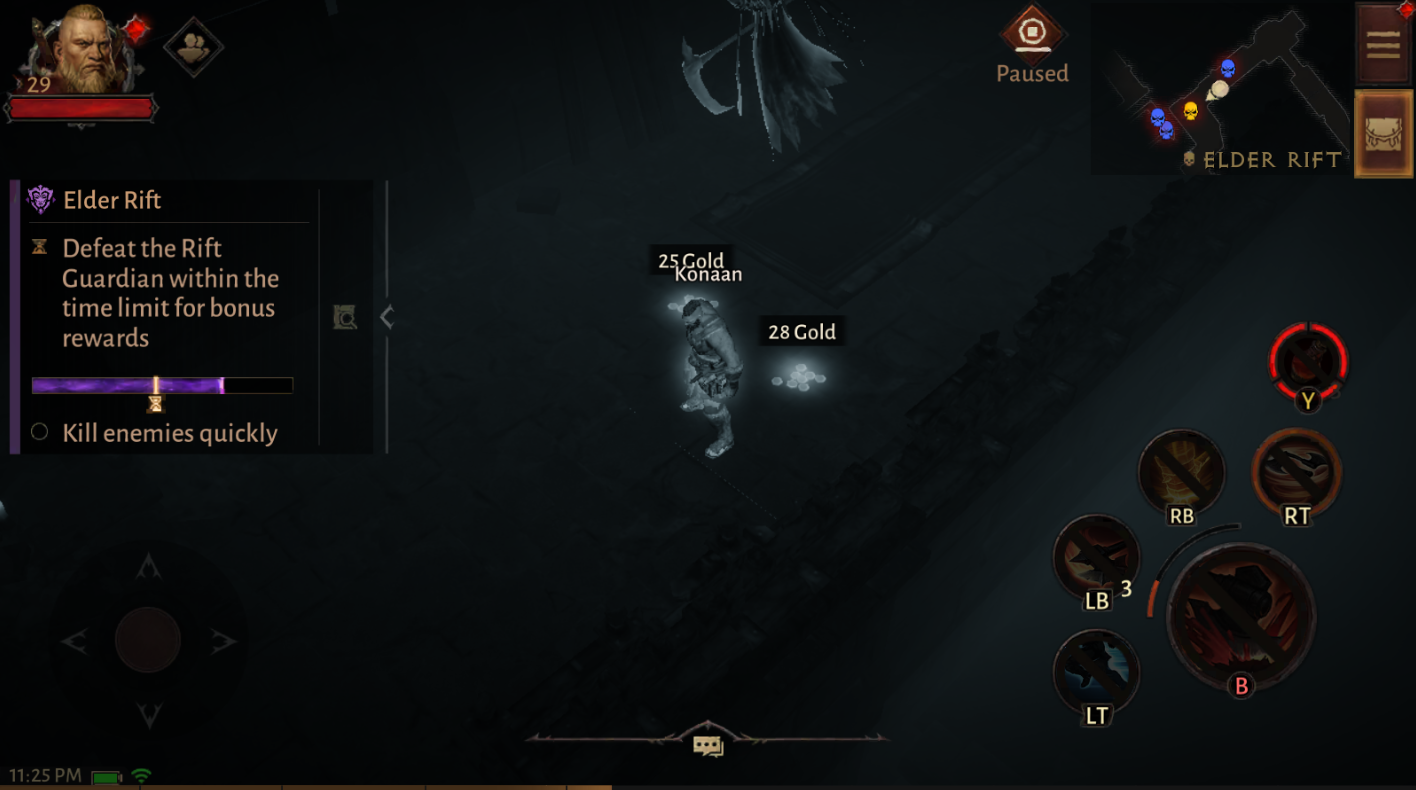1416x790 pixels.
Task: Click the Kill enemies quickly objective circle
Action: (x=38, y=433)
